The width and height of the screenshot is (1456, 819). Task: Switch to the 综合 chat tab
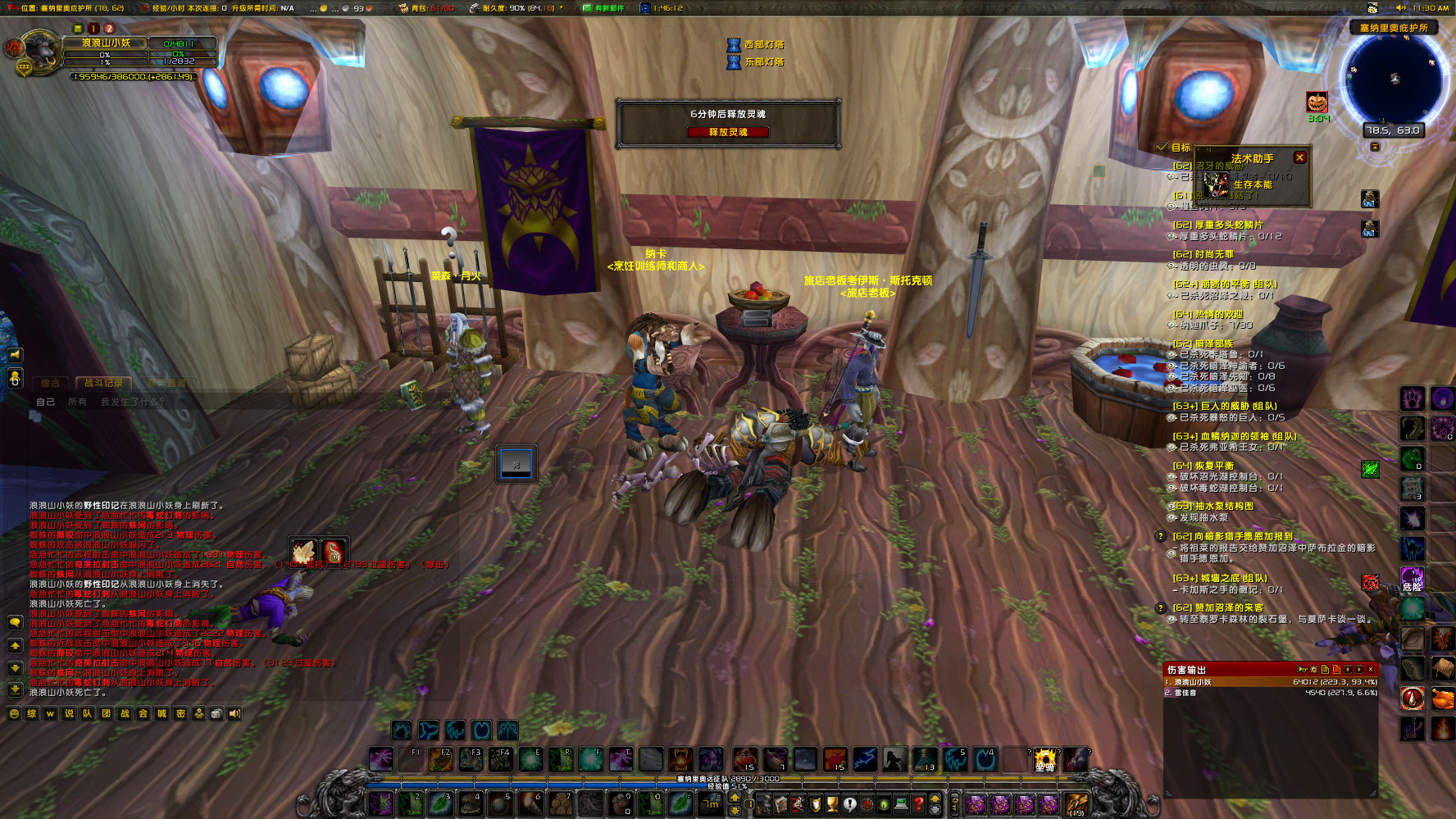49,382
